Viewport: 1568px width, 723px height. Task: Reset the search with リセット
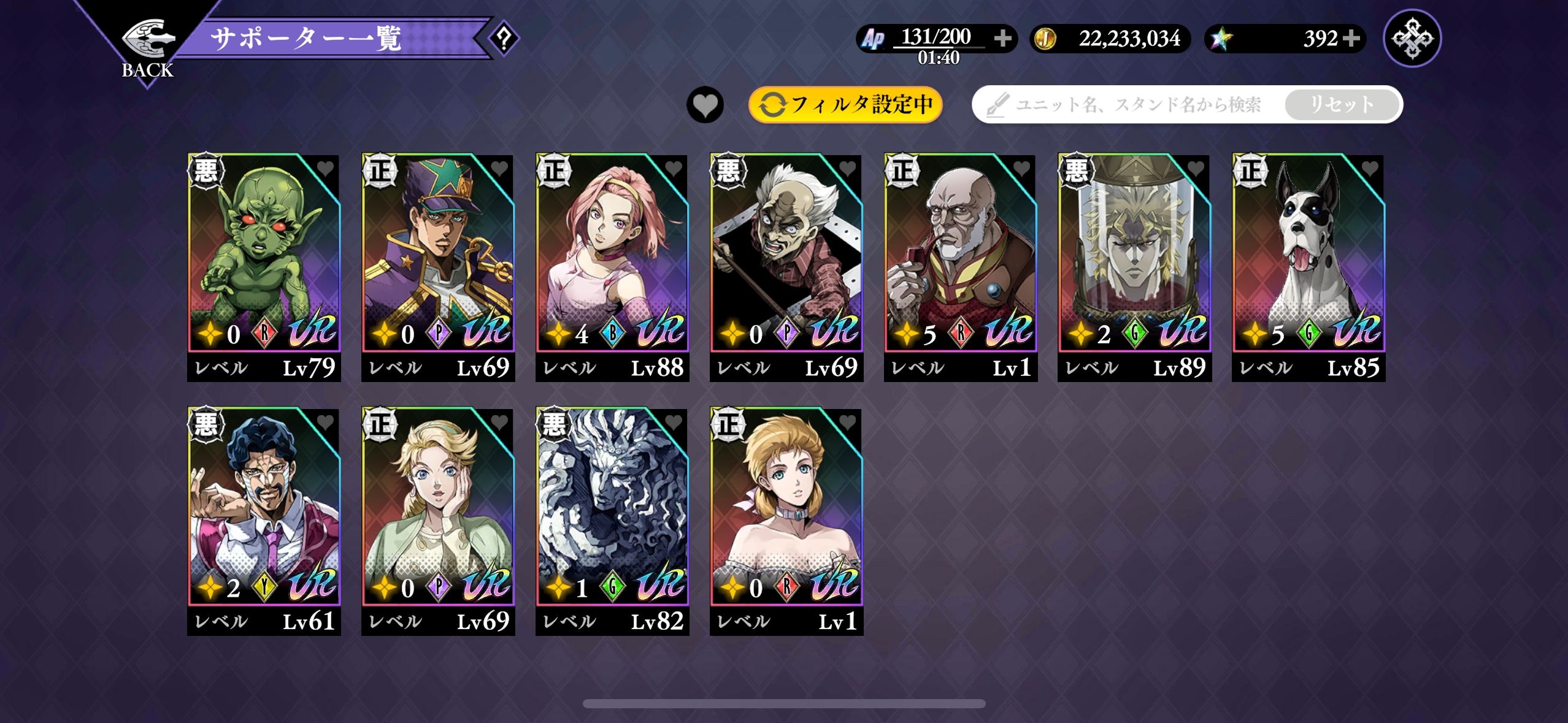(x=1342, y=105)
